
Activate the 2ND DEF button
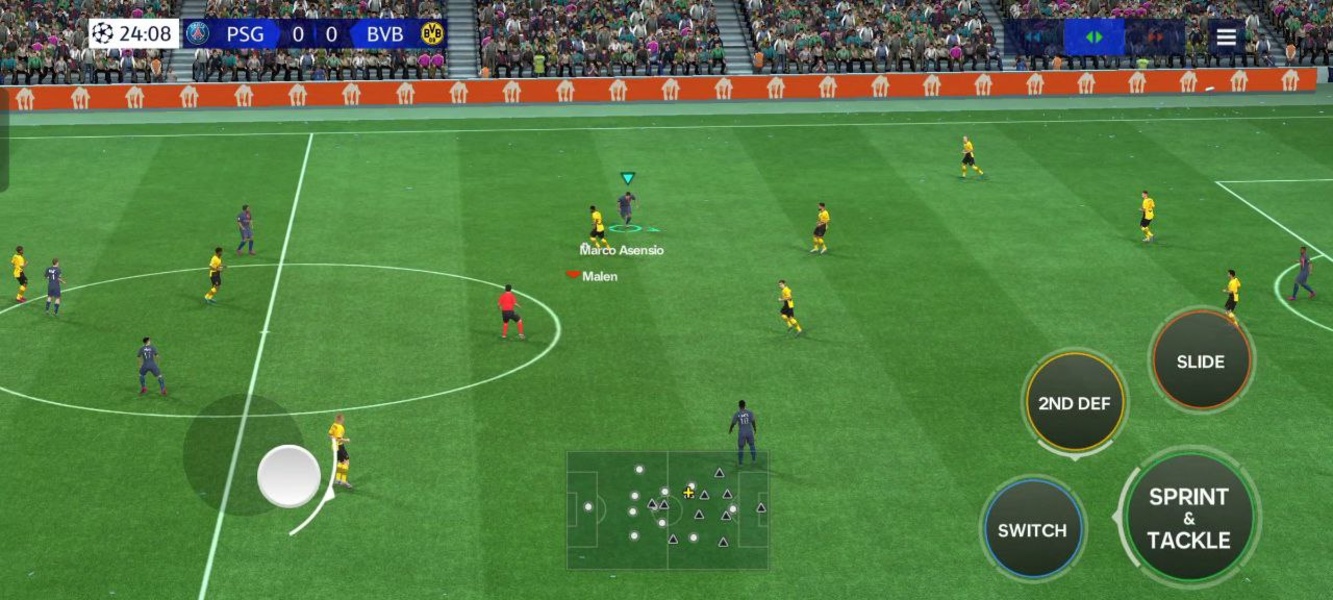1074,404
